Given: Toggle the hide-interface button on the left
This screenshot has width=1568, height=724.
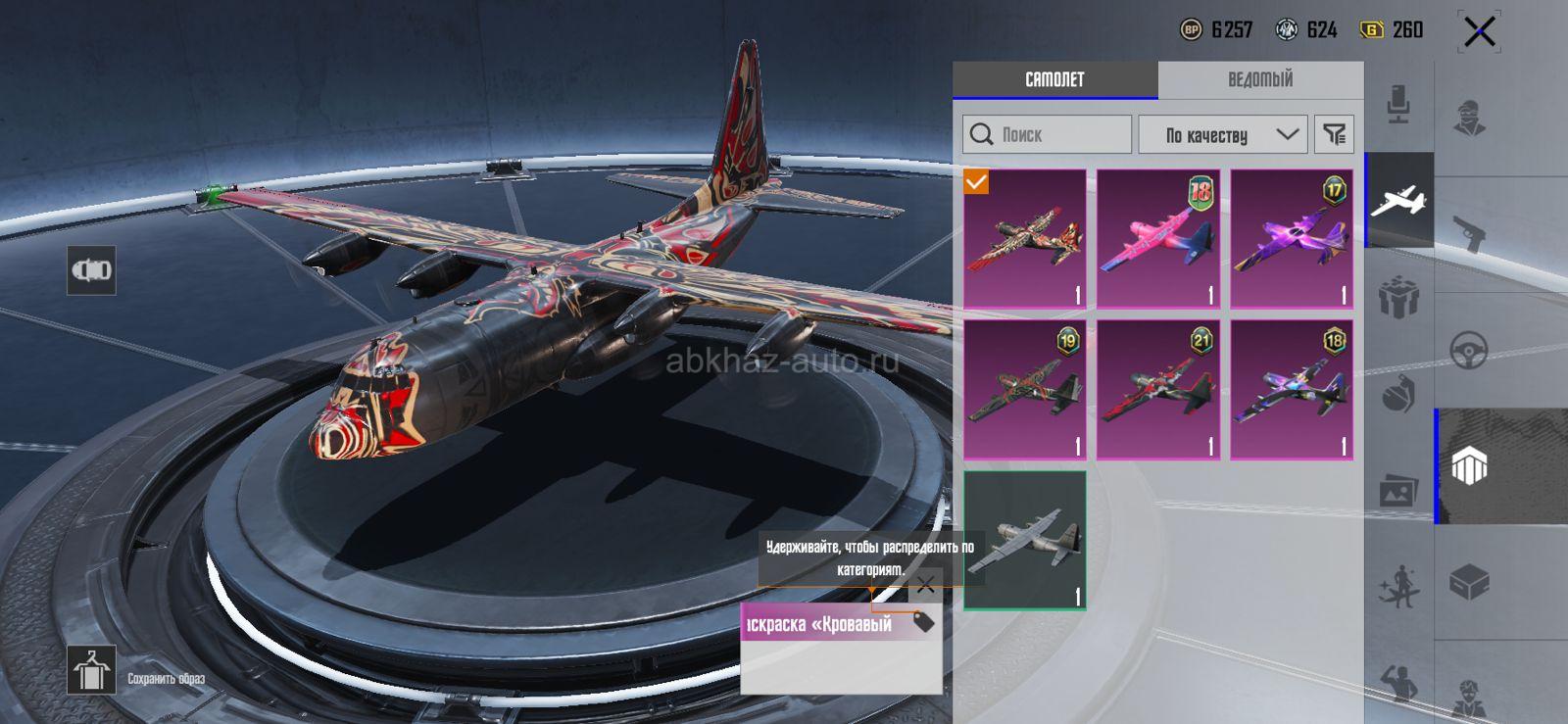Looking at the screenshot, I should (x=91, y=270).
